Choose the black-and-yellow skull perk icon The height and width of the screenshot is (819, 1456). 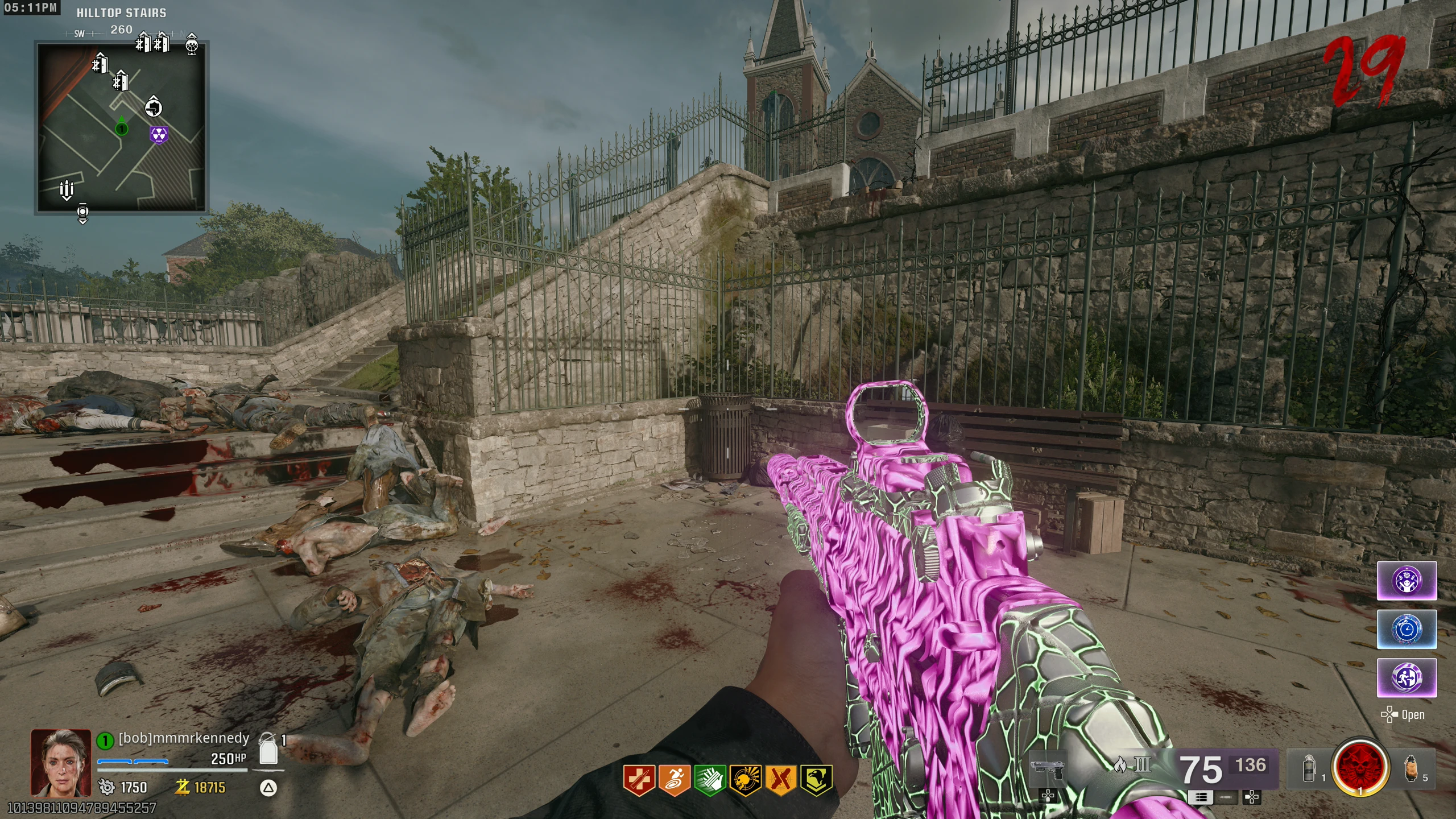746,780
